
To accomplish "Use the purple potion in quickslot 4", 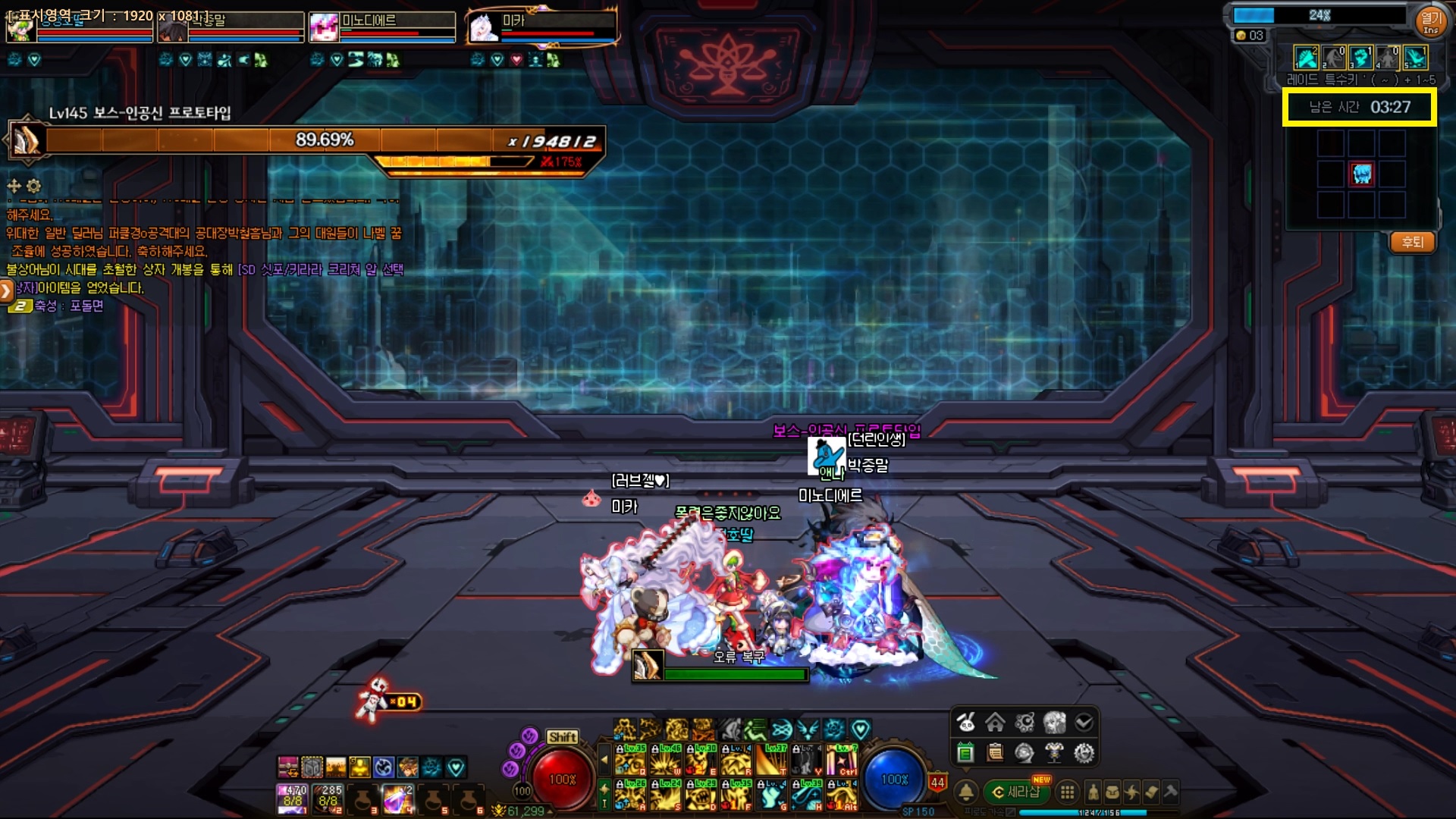I will coord(397,799).
